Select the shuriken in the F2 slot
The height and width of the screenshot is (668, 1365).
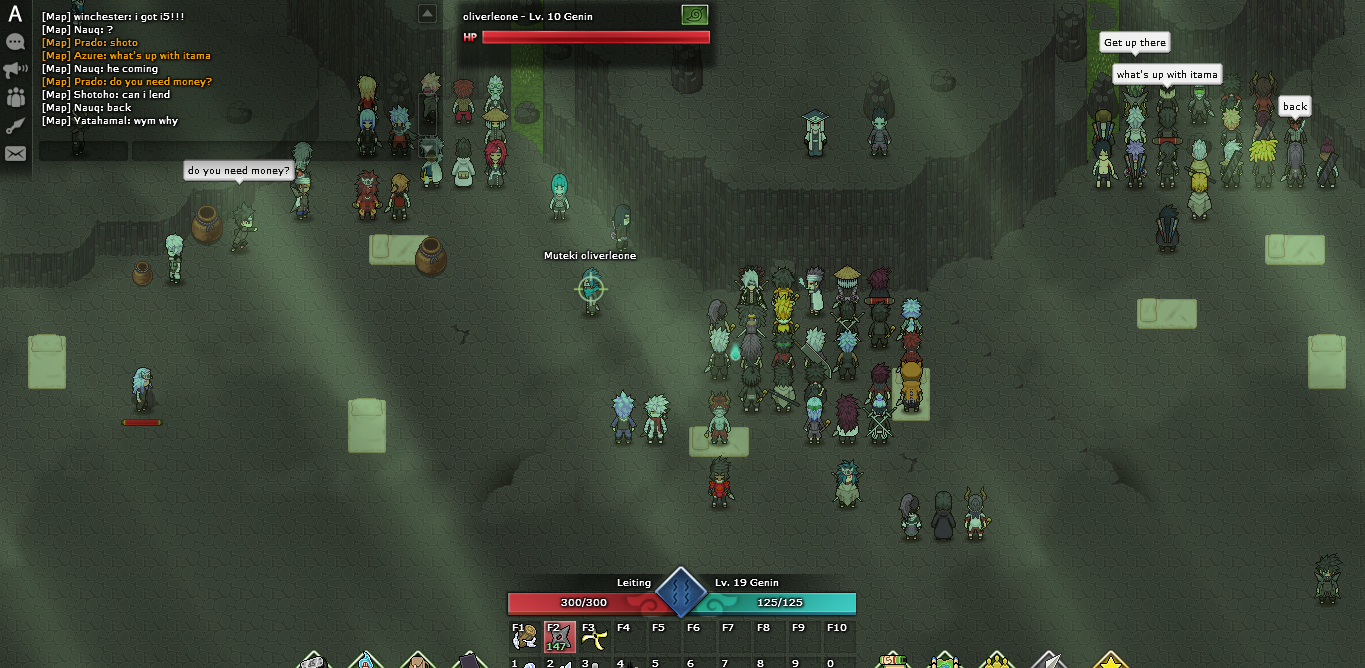click(x=559, y=637)
